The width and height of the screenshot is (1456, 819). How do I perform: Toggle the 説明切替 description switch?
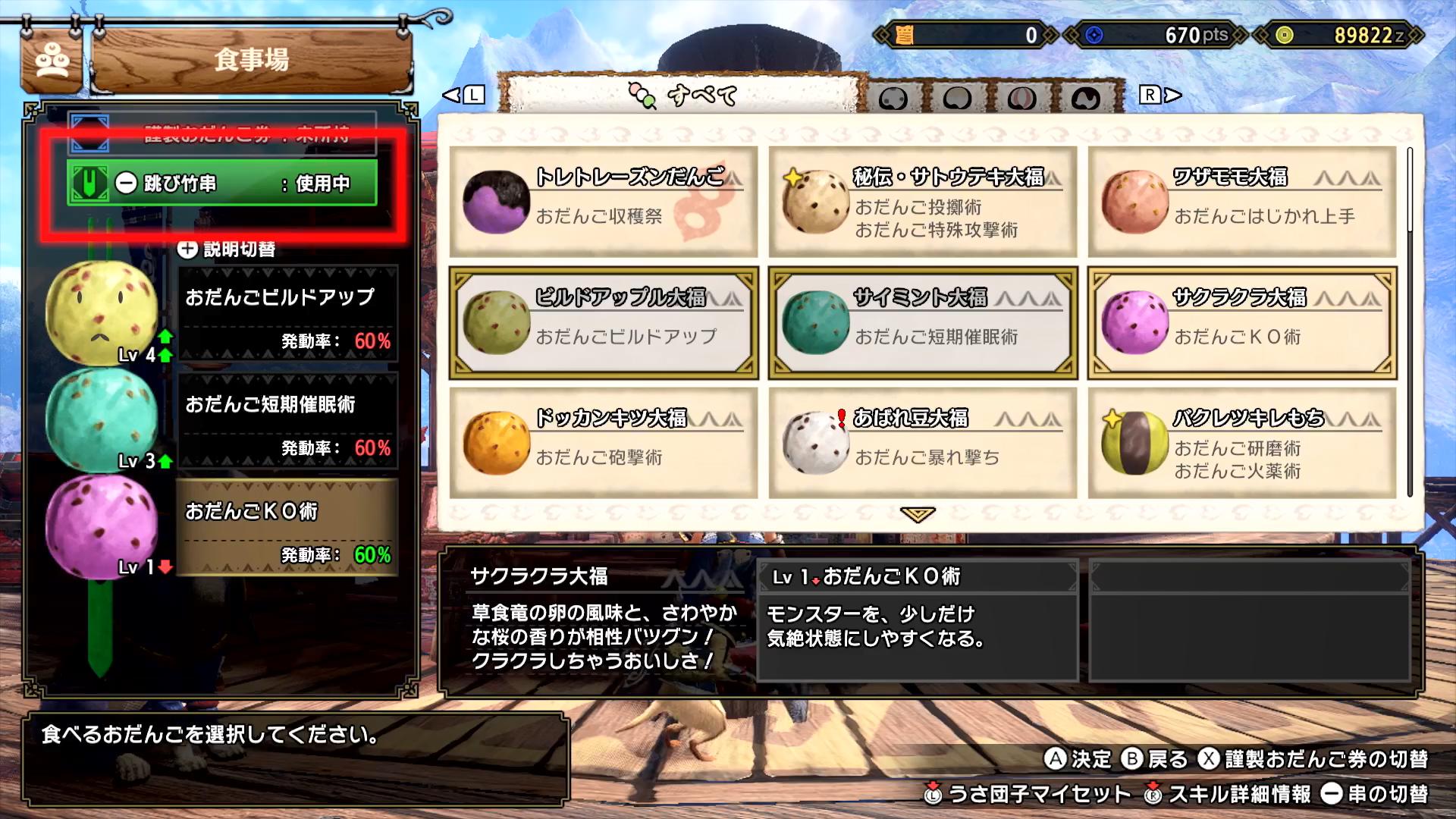226,249
